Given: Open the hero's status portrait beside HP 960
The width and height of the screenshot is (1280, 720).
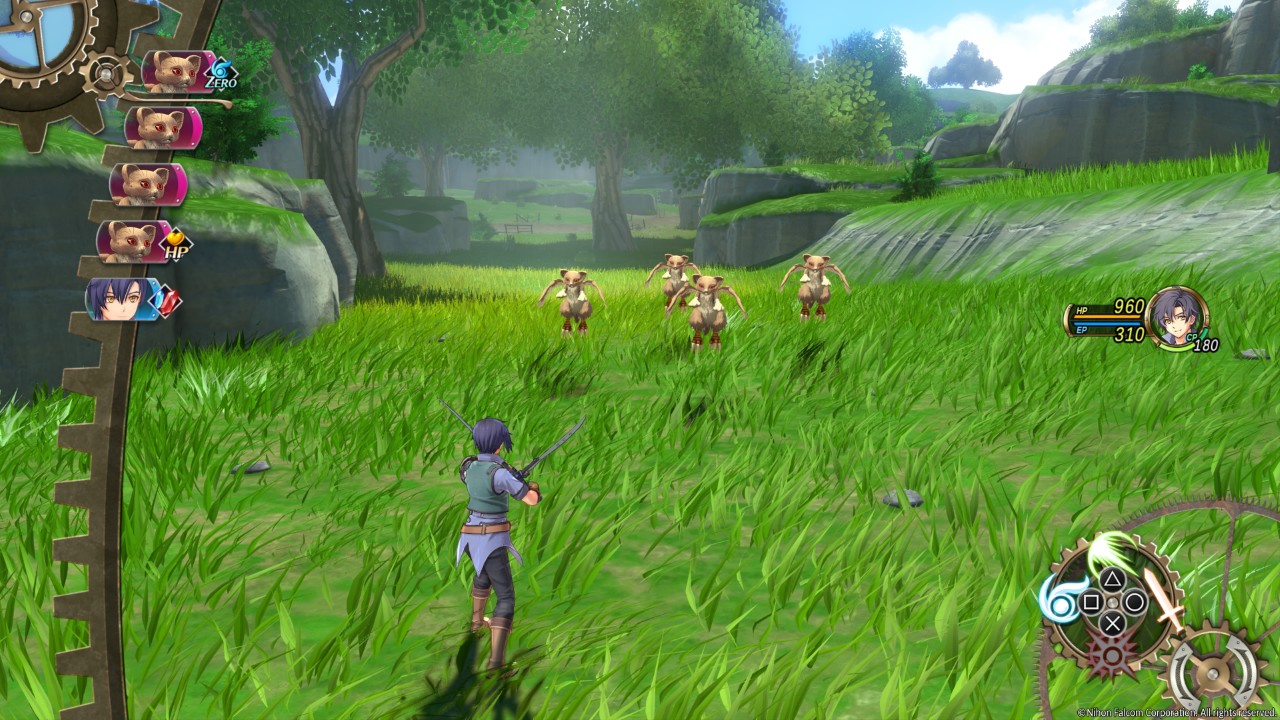Looking at the screenshot, I should pyautogui.click(x=1177, y=317).
